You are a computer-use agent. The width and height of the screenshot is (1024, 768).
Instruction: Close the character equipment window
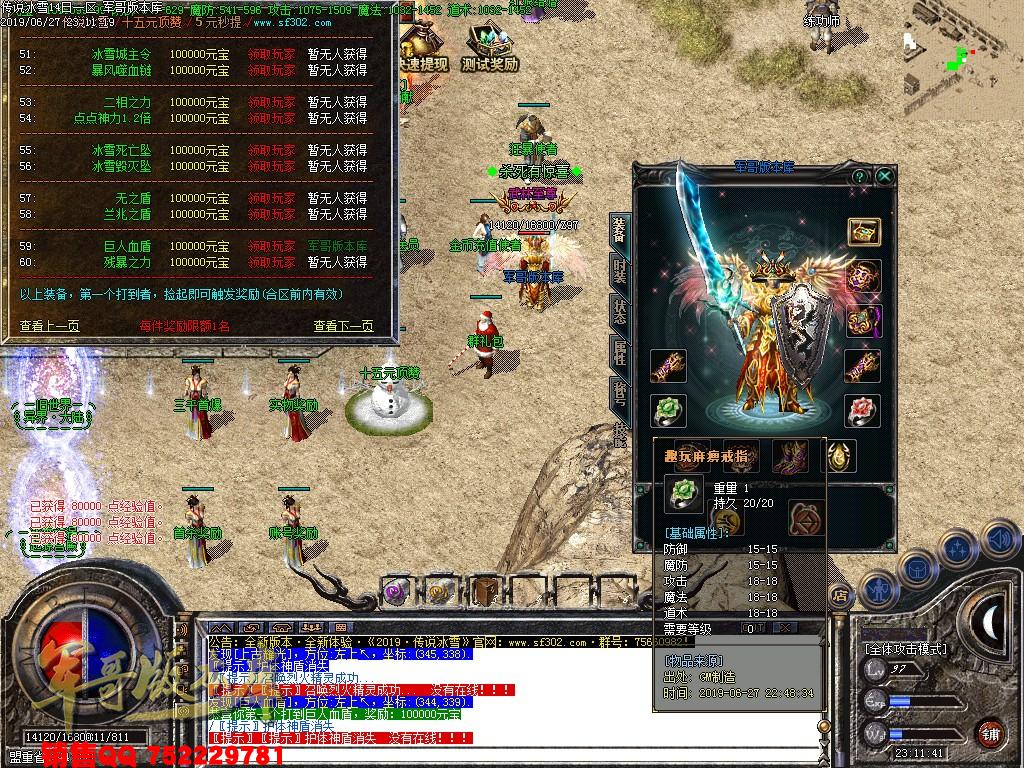(x=885, y=176)
